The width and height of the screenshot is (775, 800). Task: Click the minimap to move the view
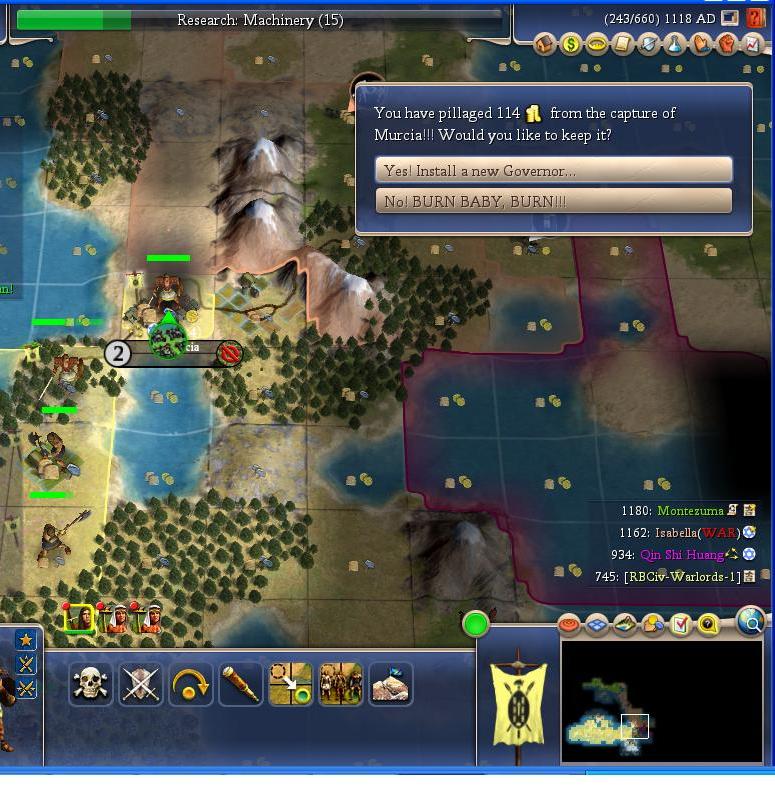[661, 701]
